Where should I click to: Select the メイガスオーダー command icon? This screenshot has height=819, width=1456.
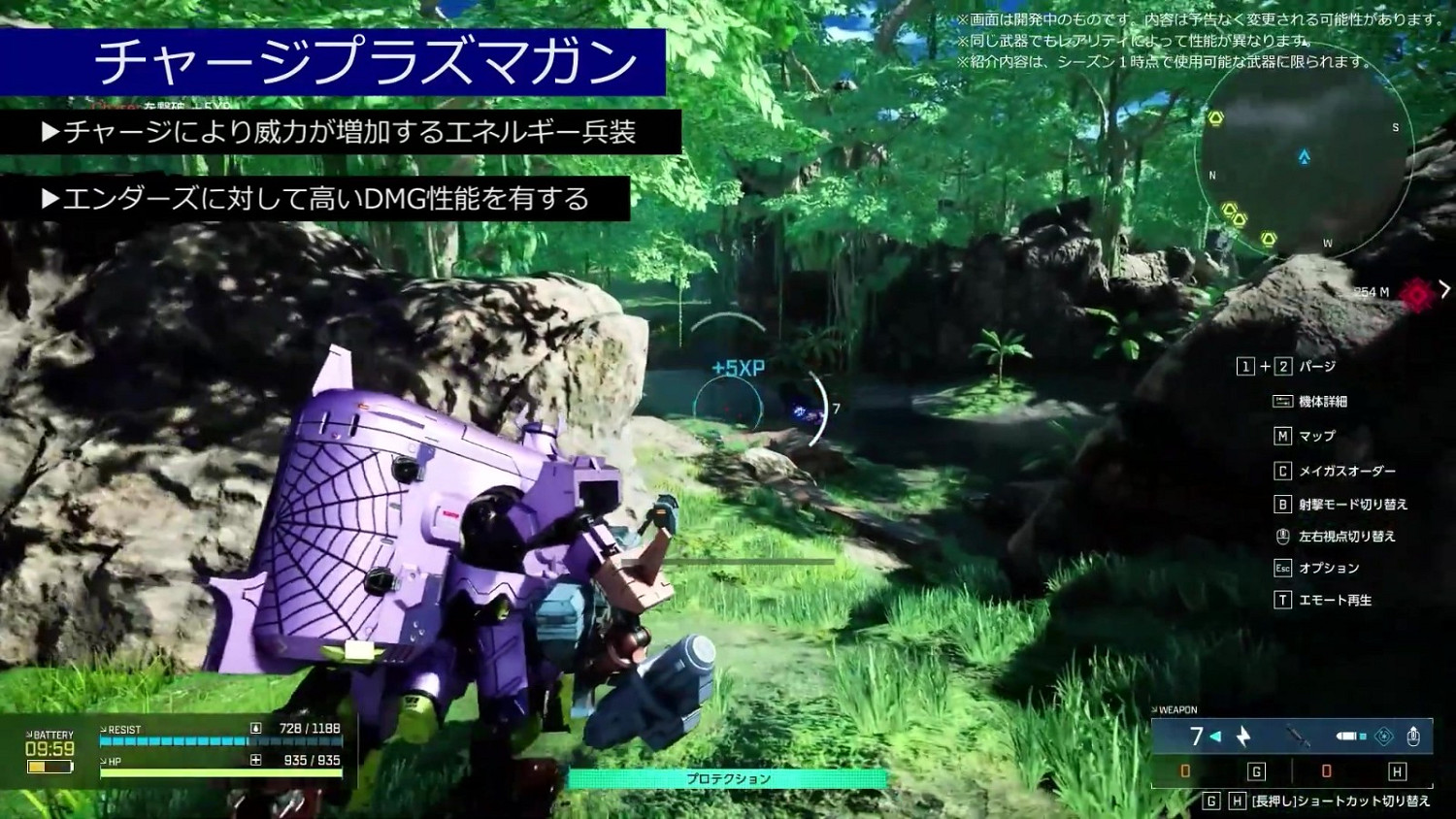(x=1283, y=471)
